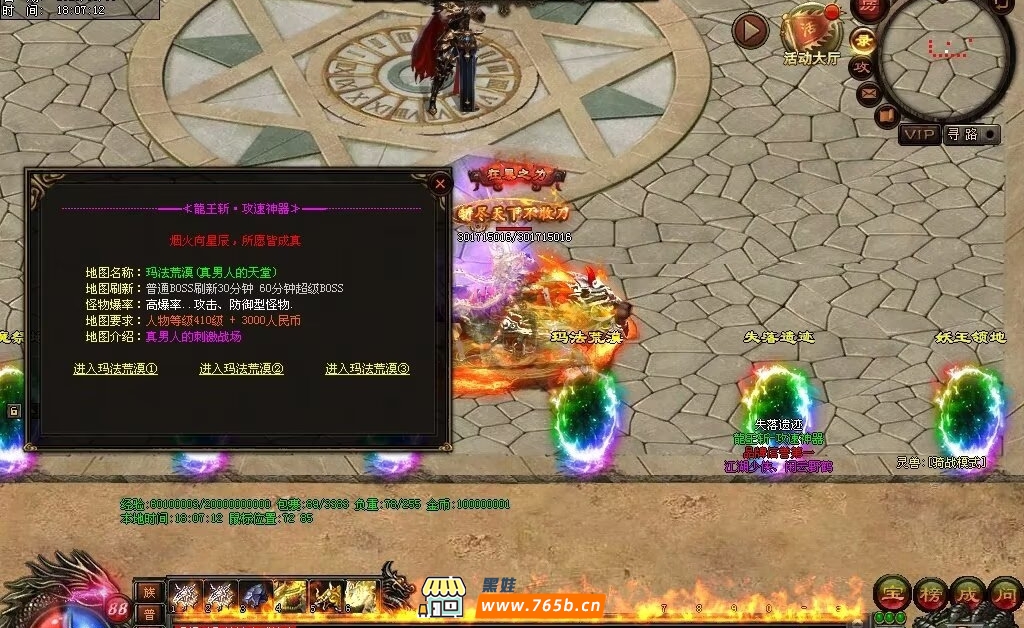Open the 成 achievements button
This screenshot has height=628, width=1024.
click(x=967, y=592)
